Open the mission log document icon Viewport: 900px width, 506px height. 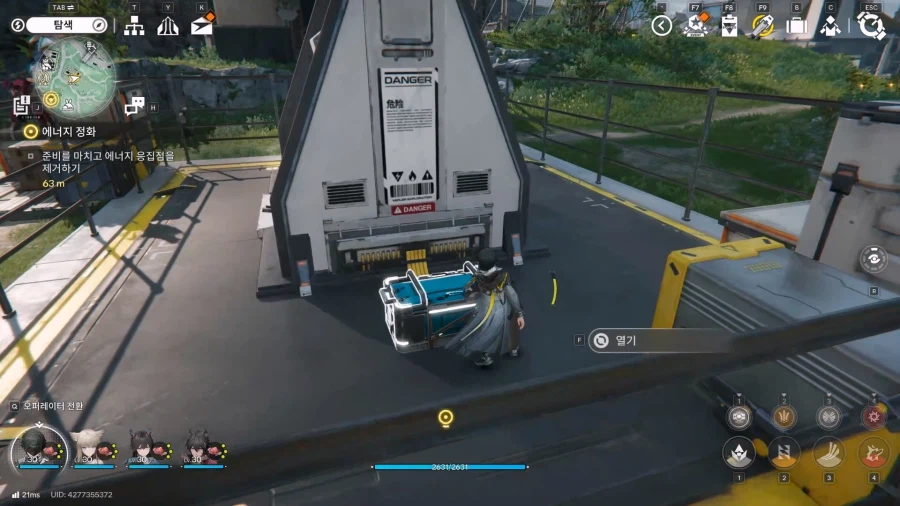pyautogui.click(x=21, y=104)
